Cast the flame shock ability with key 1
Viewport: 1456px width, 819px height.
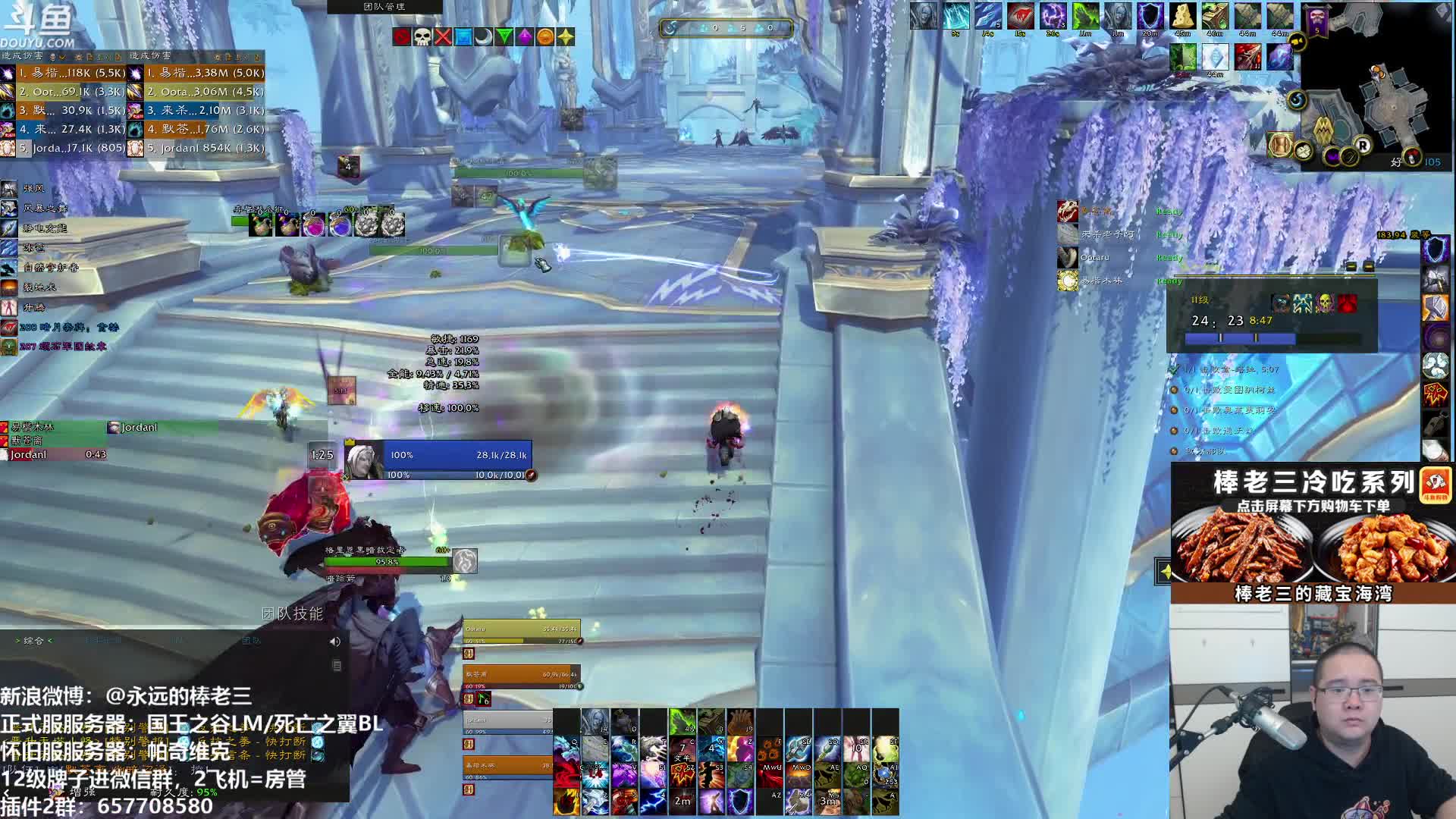tap(567, 801)
